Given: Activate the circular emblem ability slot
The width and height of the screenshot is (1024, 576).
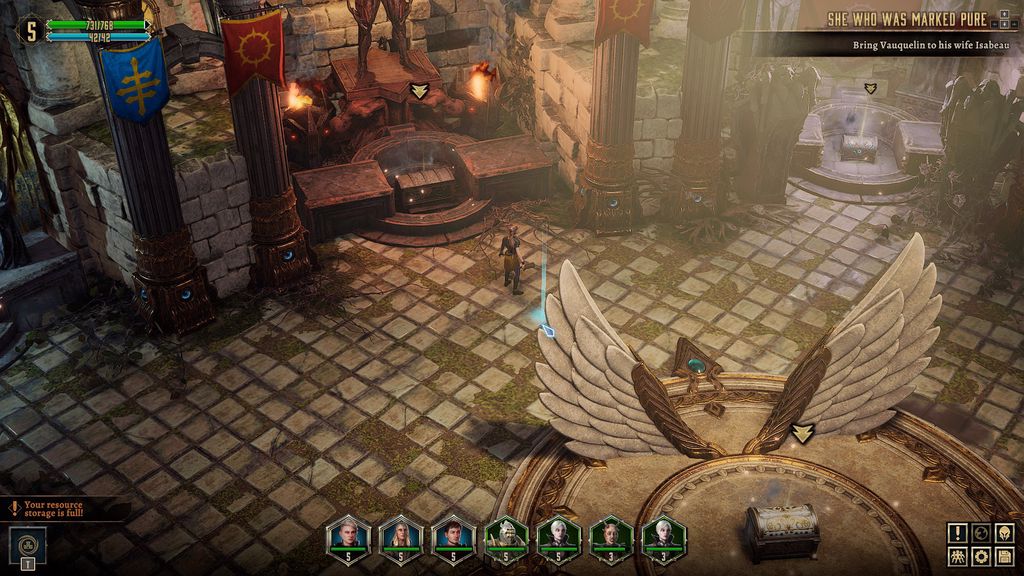Looking at the screenshot, I should 27,545.
